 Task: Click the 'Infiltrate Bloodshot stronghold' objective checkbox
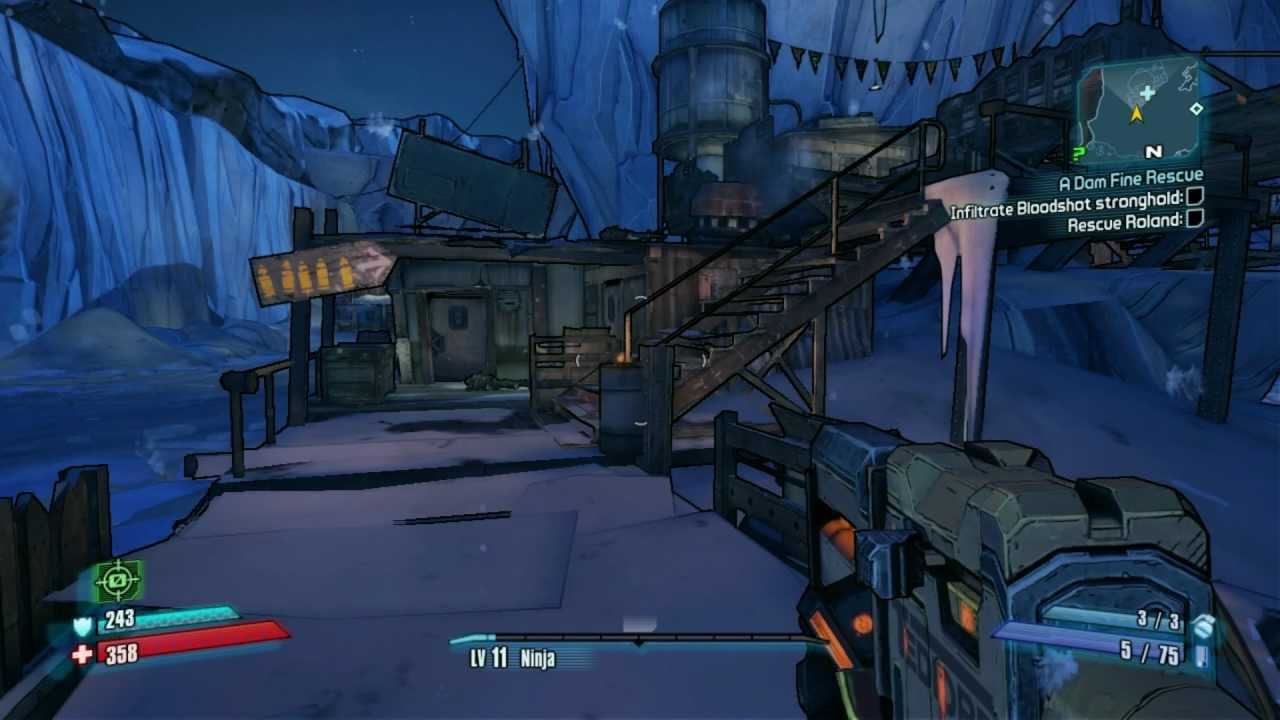(1194, 199)
